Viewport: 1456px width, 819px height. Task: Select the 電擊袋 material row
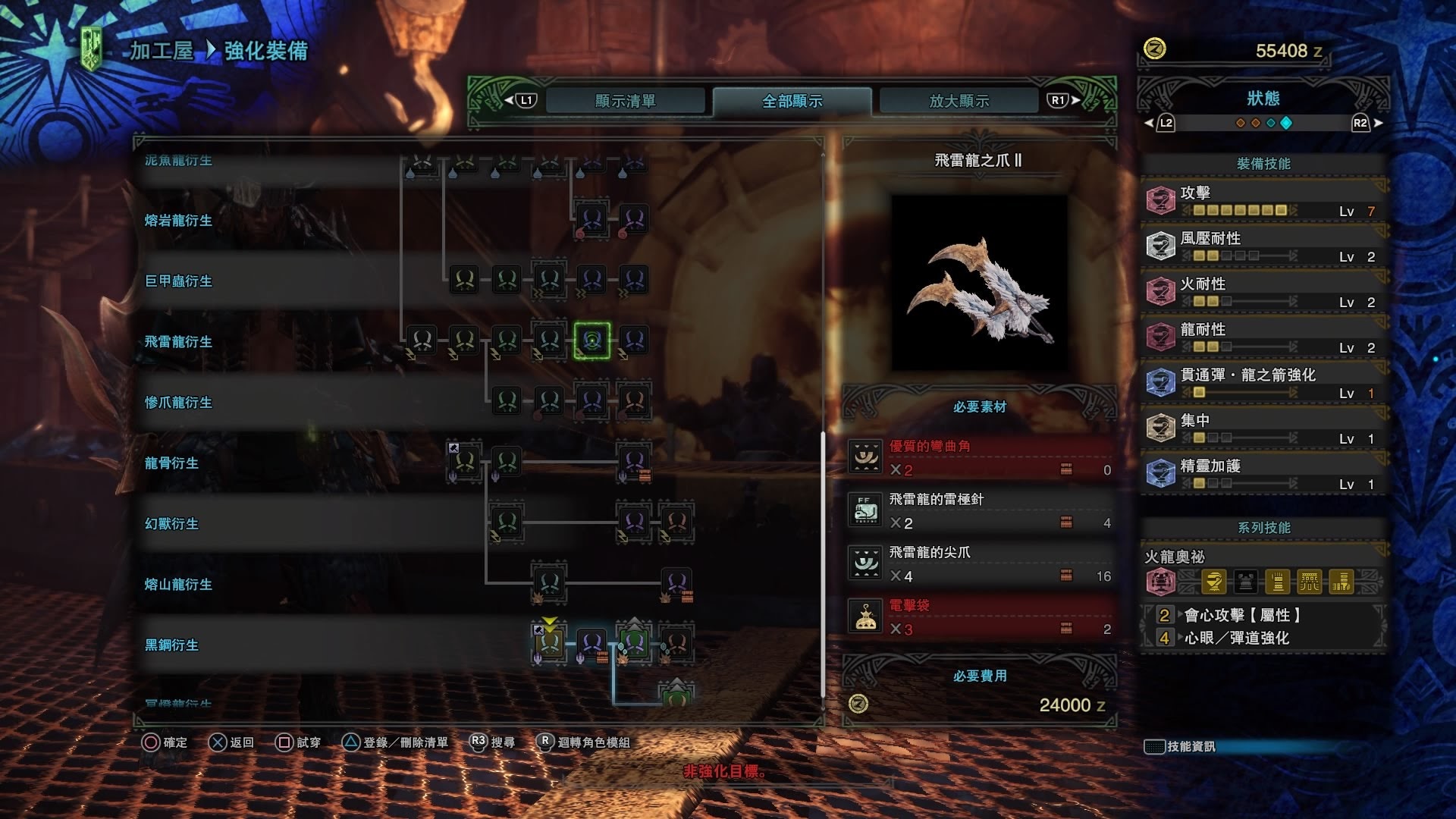979,617
